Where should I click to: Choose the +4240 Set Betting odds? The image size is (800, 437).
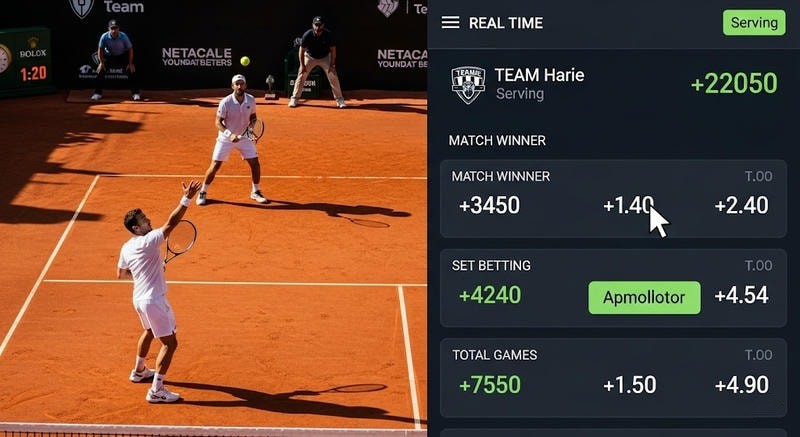tap(489, 296)
